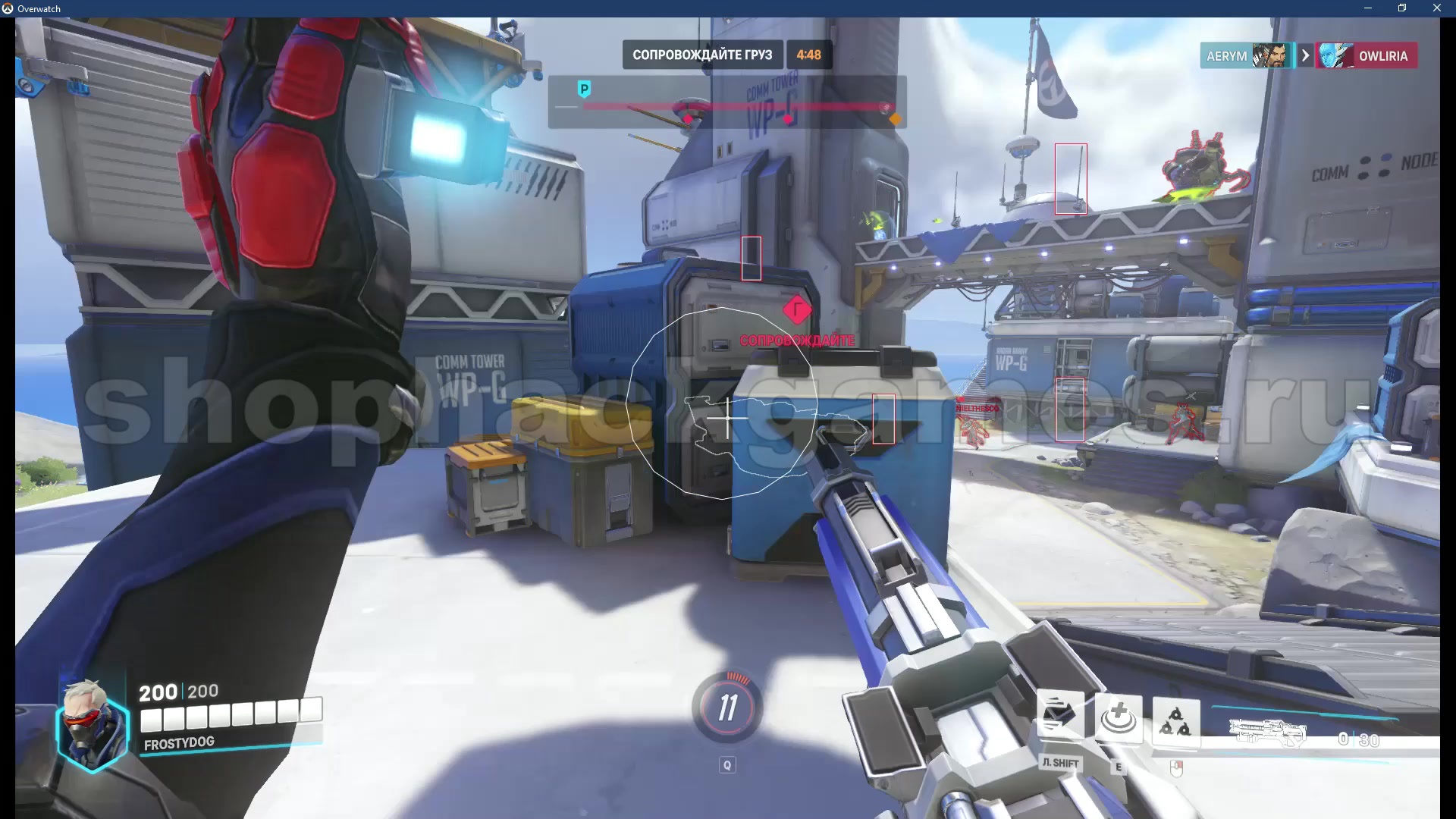Click the pulse rifle weapon icon

point(1267,732)
